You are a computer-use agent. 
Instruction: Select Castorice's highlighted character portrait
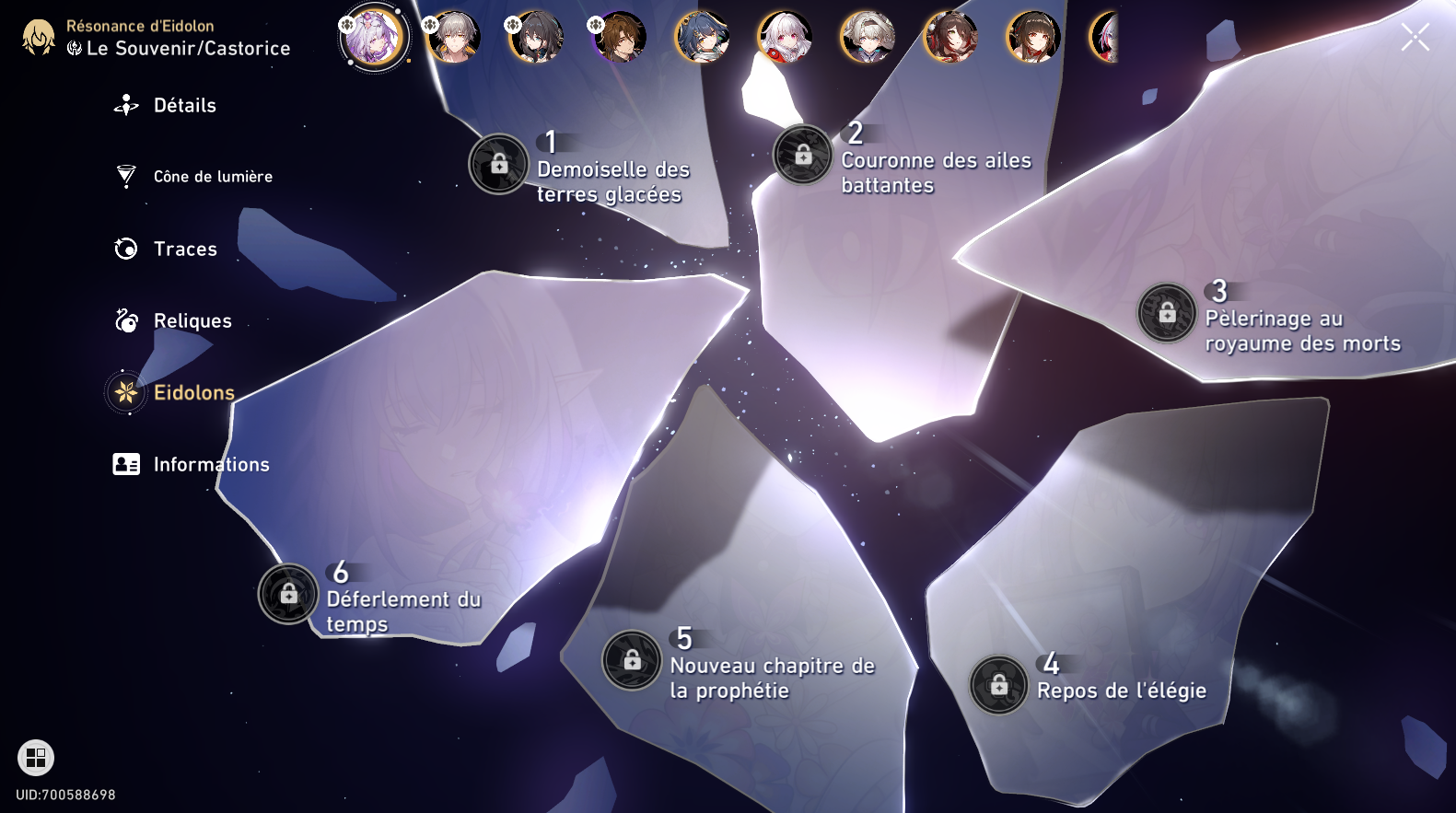point(373,38)
